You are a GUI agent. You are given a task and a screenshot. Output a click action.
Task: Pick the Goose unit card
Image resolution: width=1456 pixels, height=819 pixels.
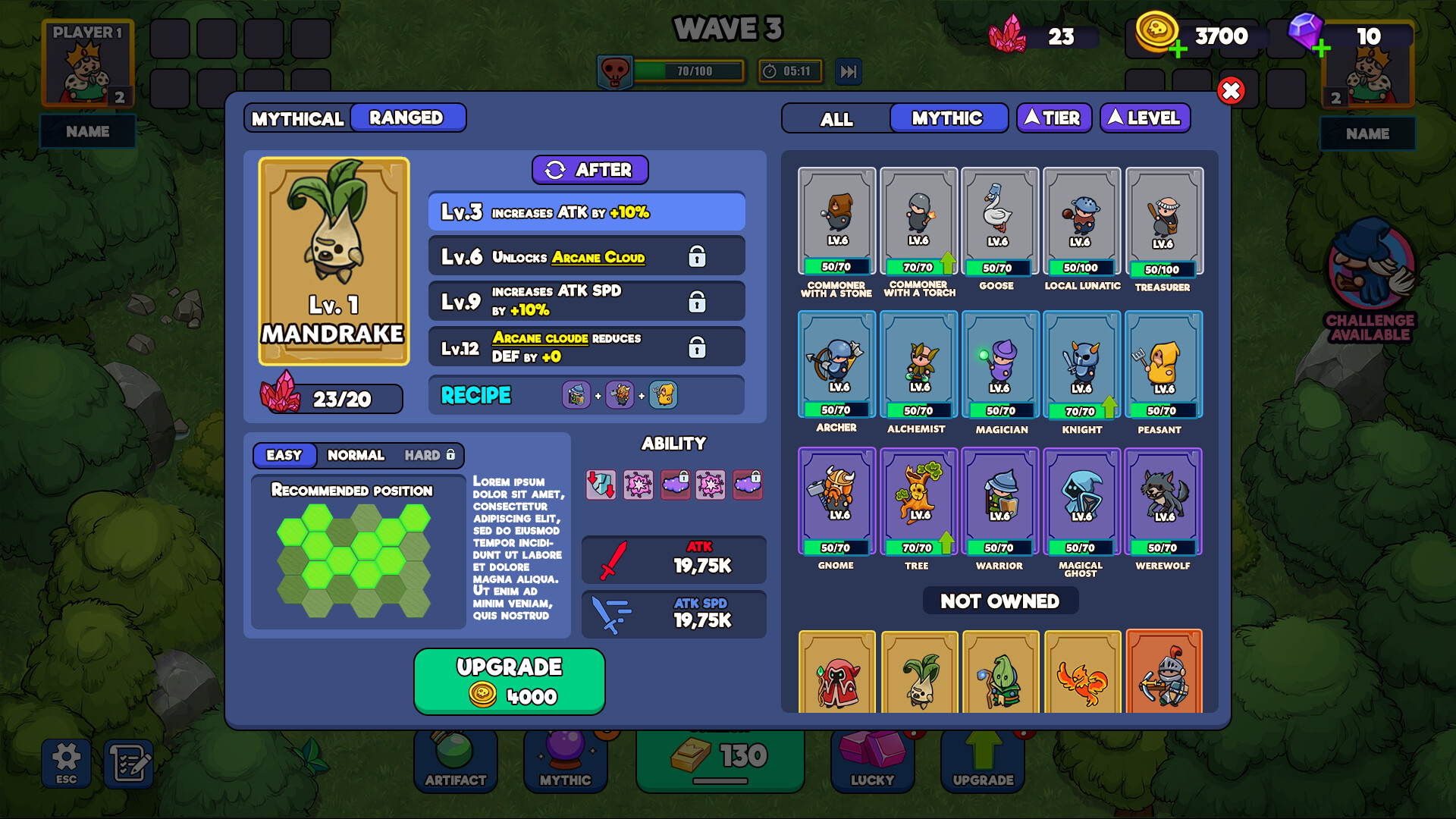[999, 221]
